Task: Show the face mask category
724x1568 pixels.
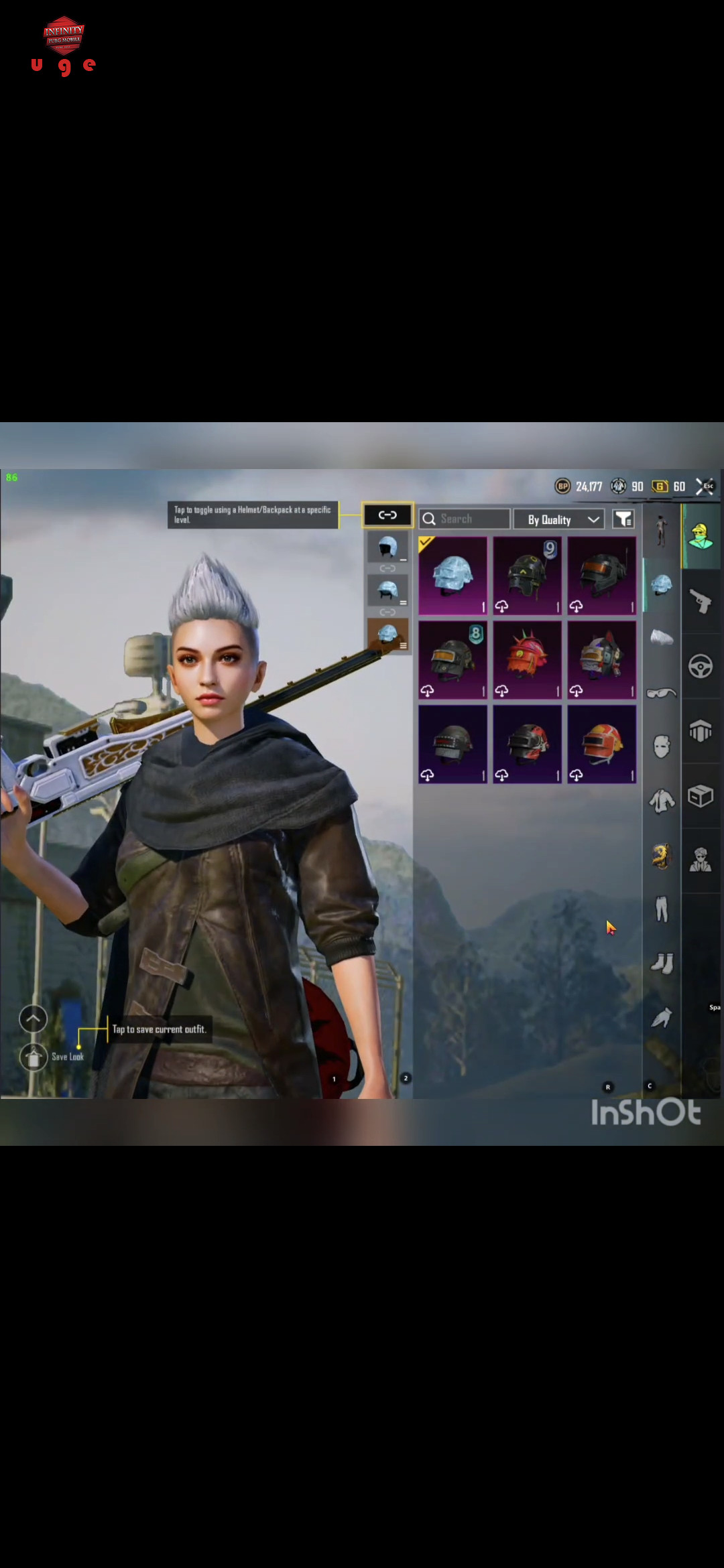Action: (662, 746)
